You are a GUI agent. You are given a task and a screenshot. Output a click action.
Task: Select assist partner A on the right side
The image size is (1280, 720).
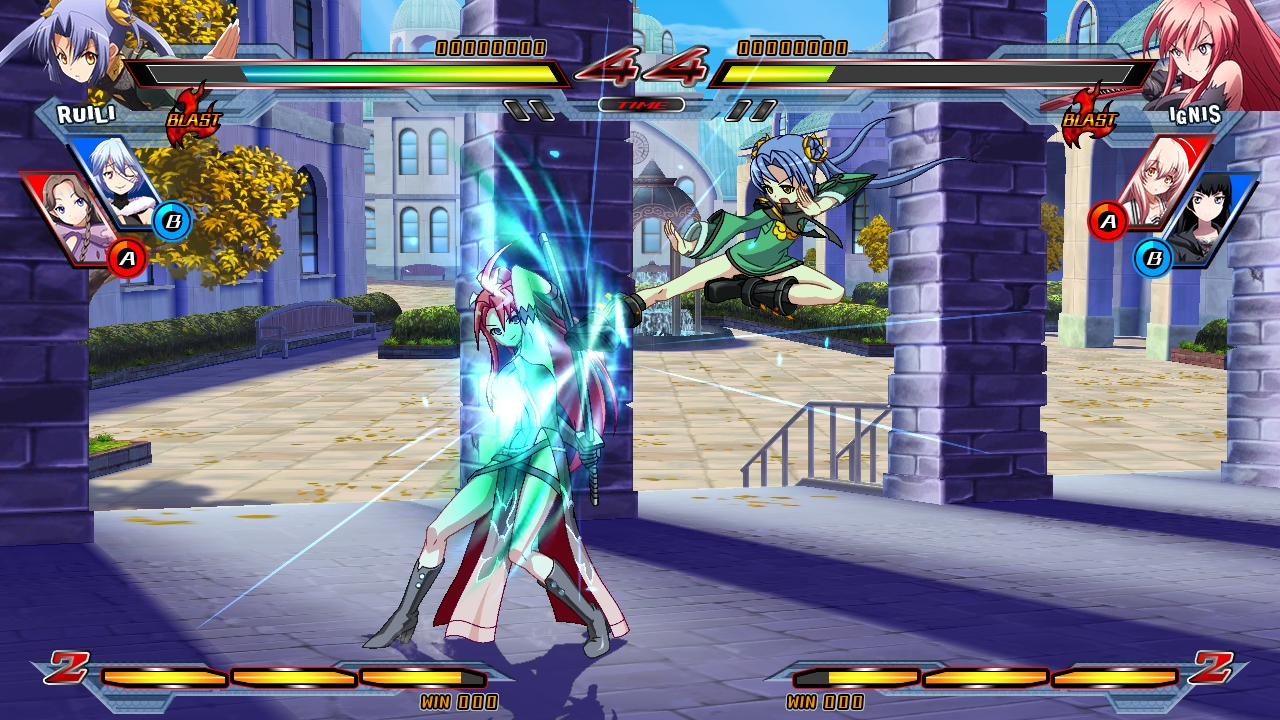1106,222
